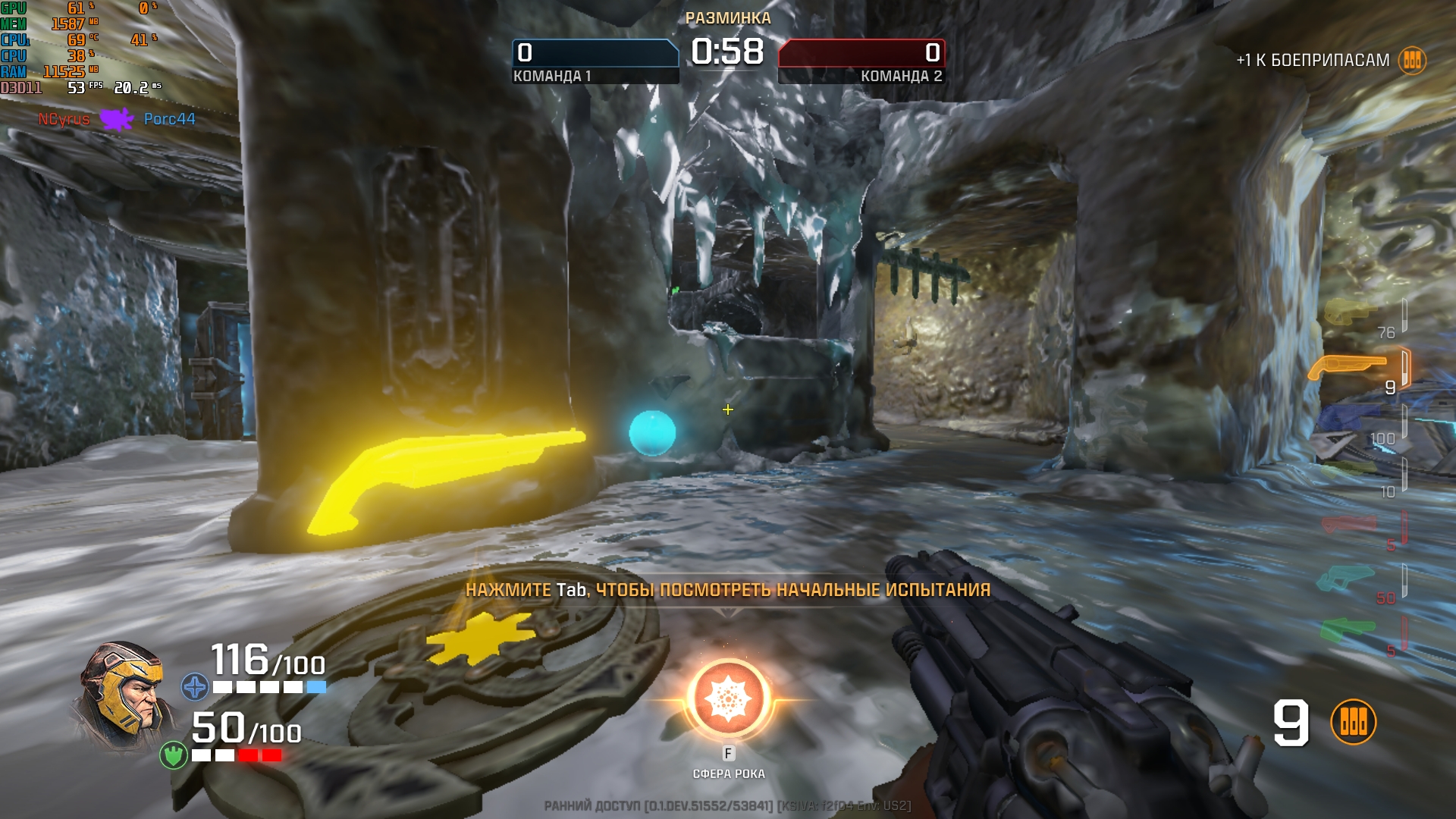Click the orange shell ammo icon beside 9
1456x819 pixels.
(1353, 722)
